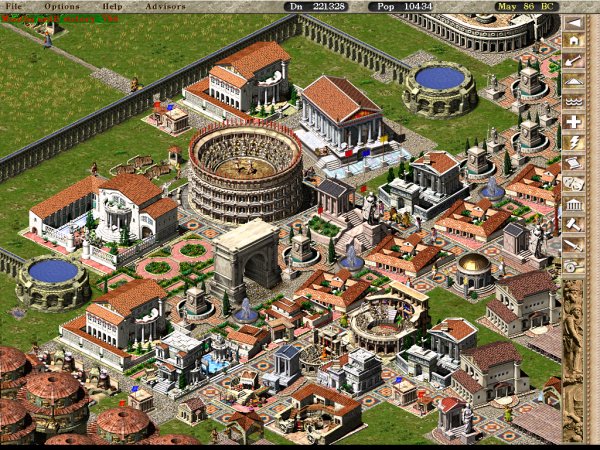Viewport: 600px width, 450px height.
Task: Open the engineering hammer build menu
Action: 574,225
